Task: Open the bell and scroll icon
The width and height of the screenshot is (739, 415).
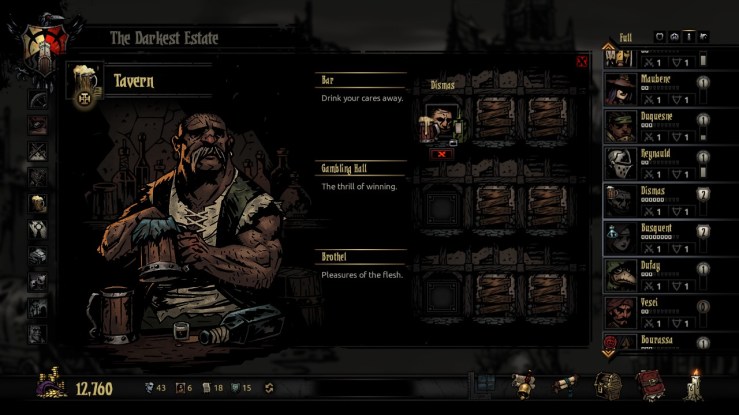Action: [522, 384]
